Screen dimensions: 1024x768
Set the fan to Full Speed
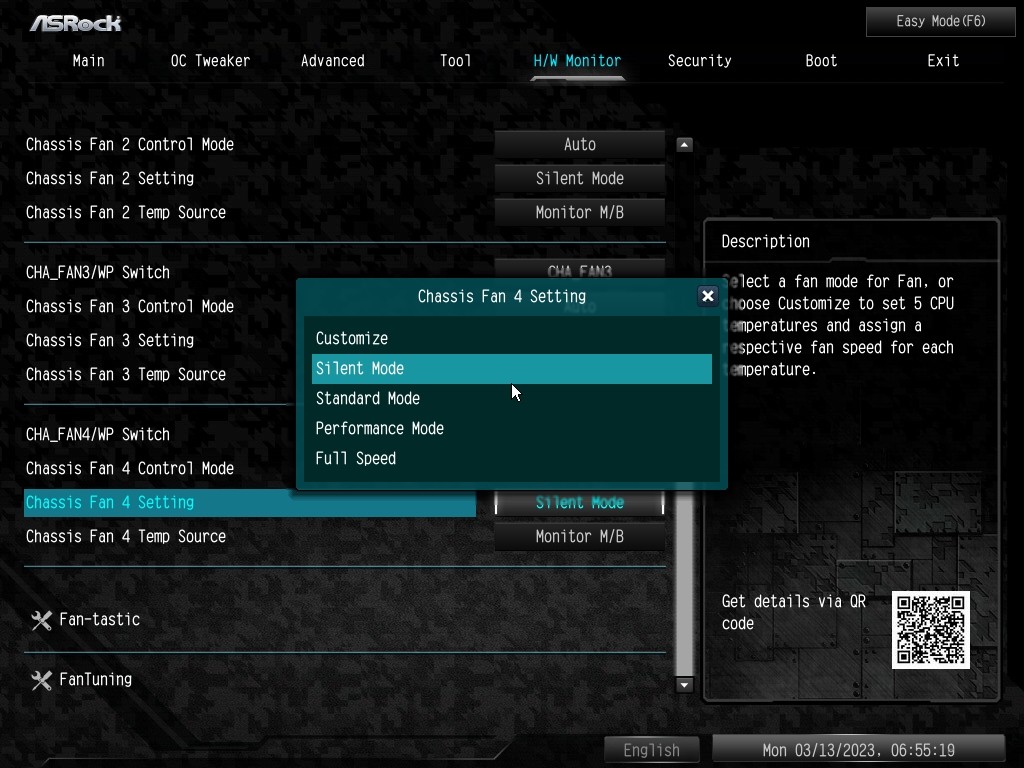tap(355, 459)
